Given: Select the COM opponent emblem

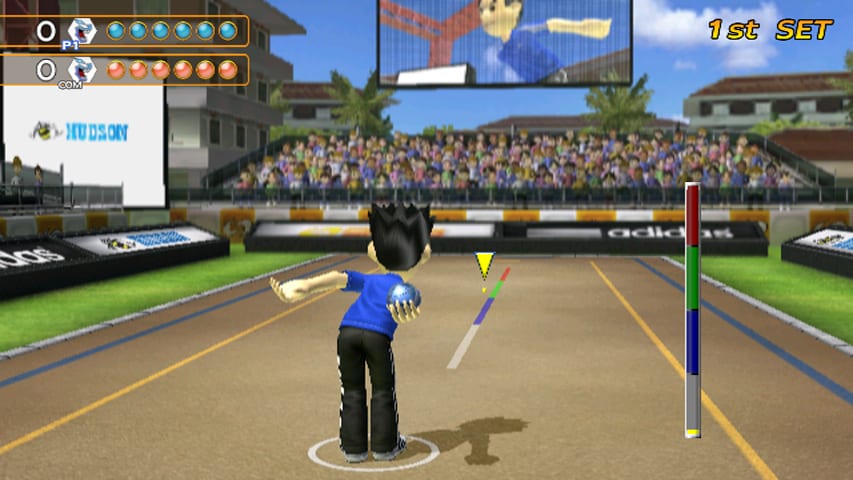Looking at the screenshot, I should pos(81,70).
